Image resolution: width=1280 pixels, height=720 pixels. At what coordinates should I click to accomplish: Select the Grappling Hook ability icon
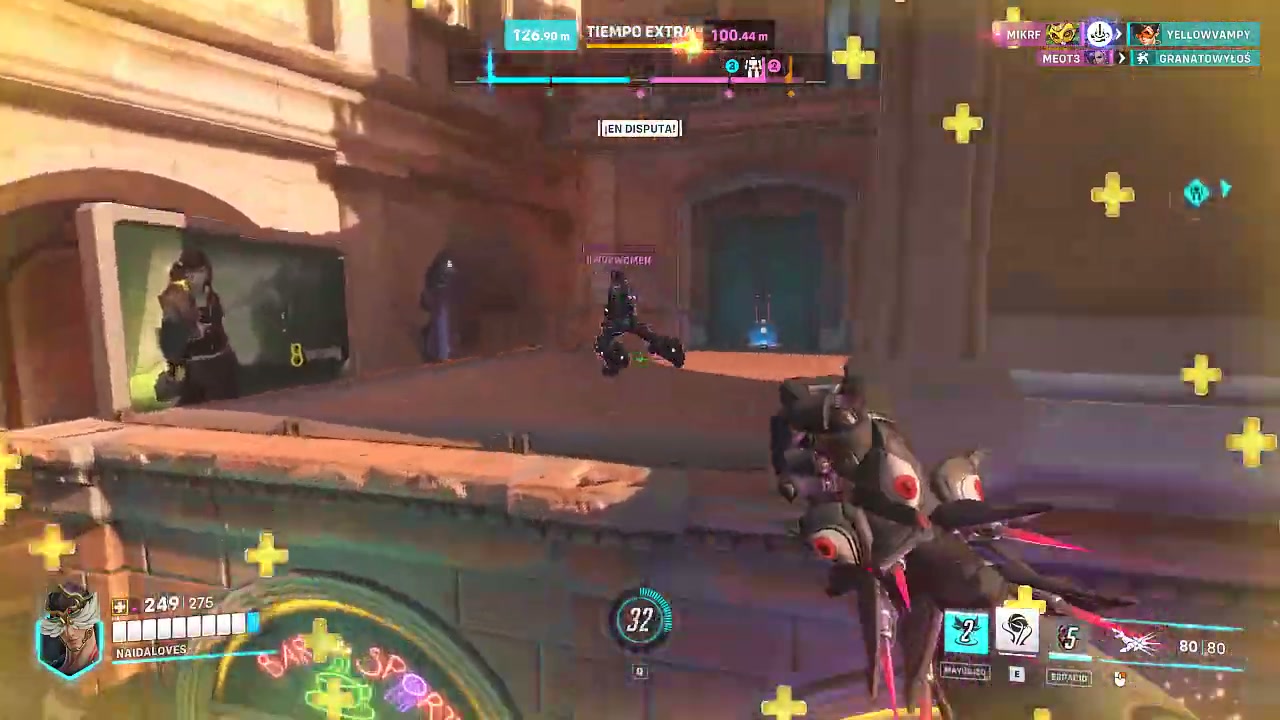[965, 632]
